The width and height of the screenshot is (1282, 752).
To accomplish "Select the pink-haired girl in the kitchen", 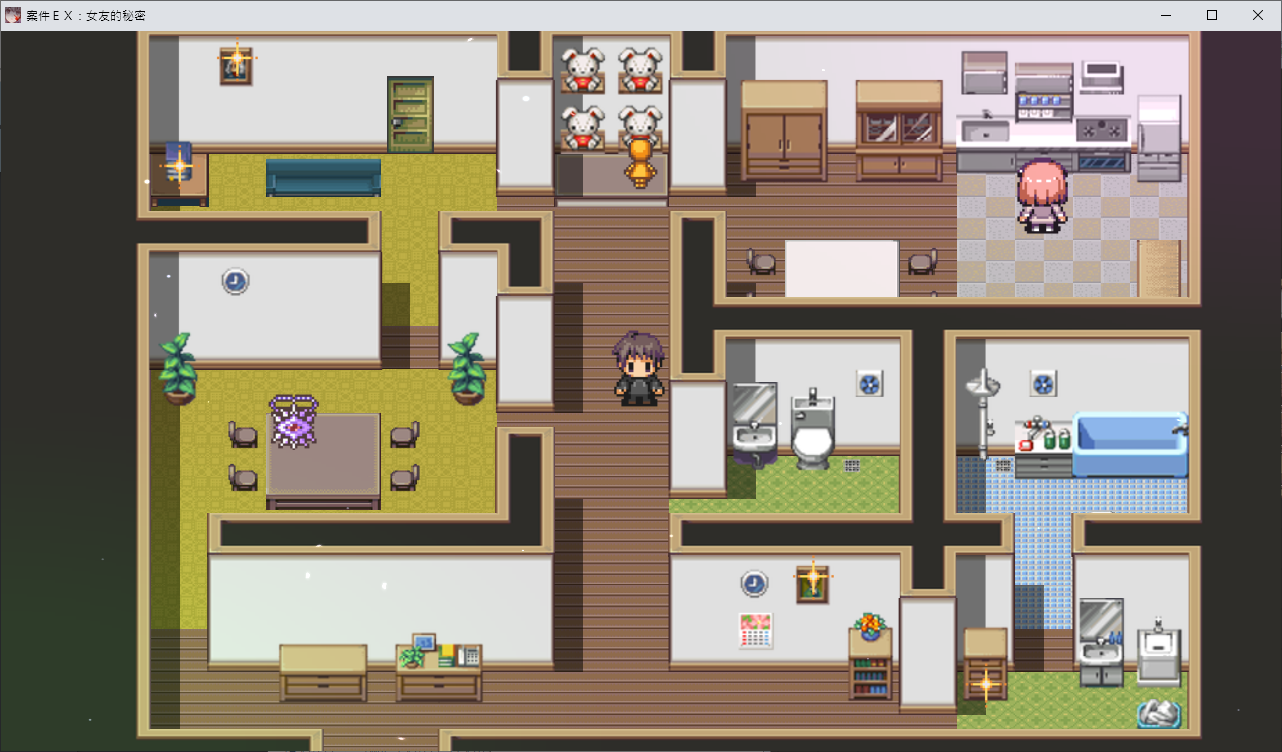I will point(1042,195).
